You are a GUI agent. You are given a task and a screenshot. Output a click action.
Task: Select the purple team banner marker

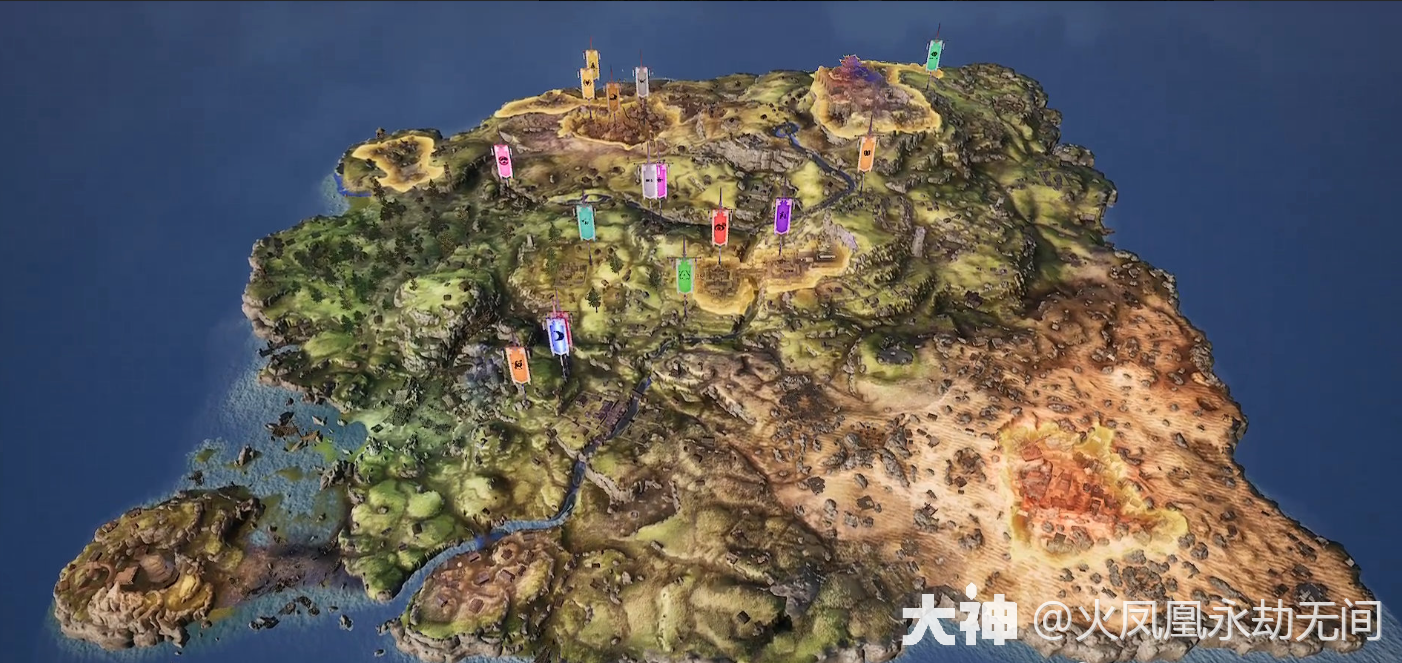(x=783, y=215)
